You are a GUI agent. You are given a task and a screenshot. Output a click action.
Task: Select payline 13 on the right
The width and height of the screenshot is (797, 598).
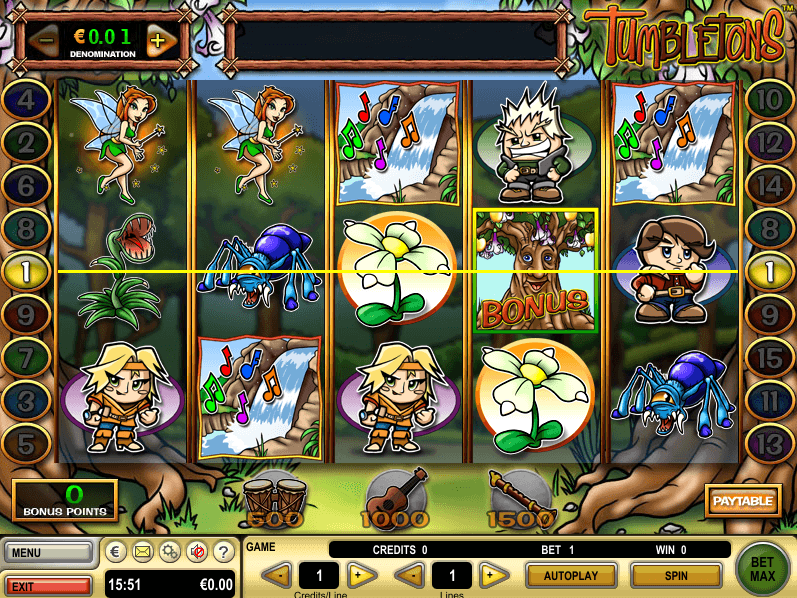769,437
